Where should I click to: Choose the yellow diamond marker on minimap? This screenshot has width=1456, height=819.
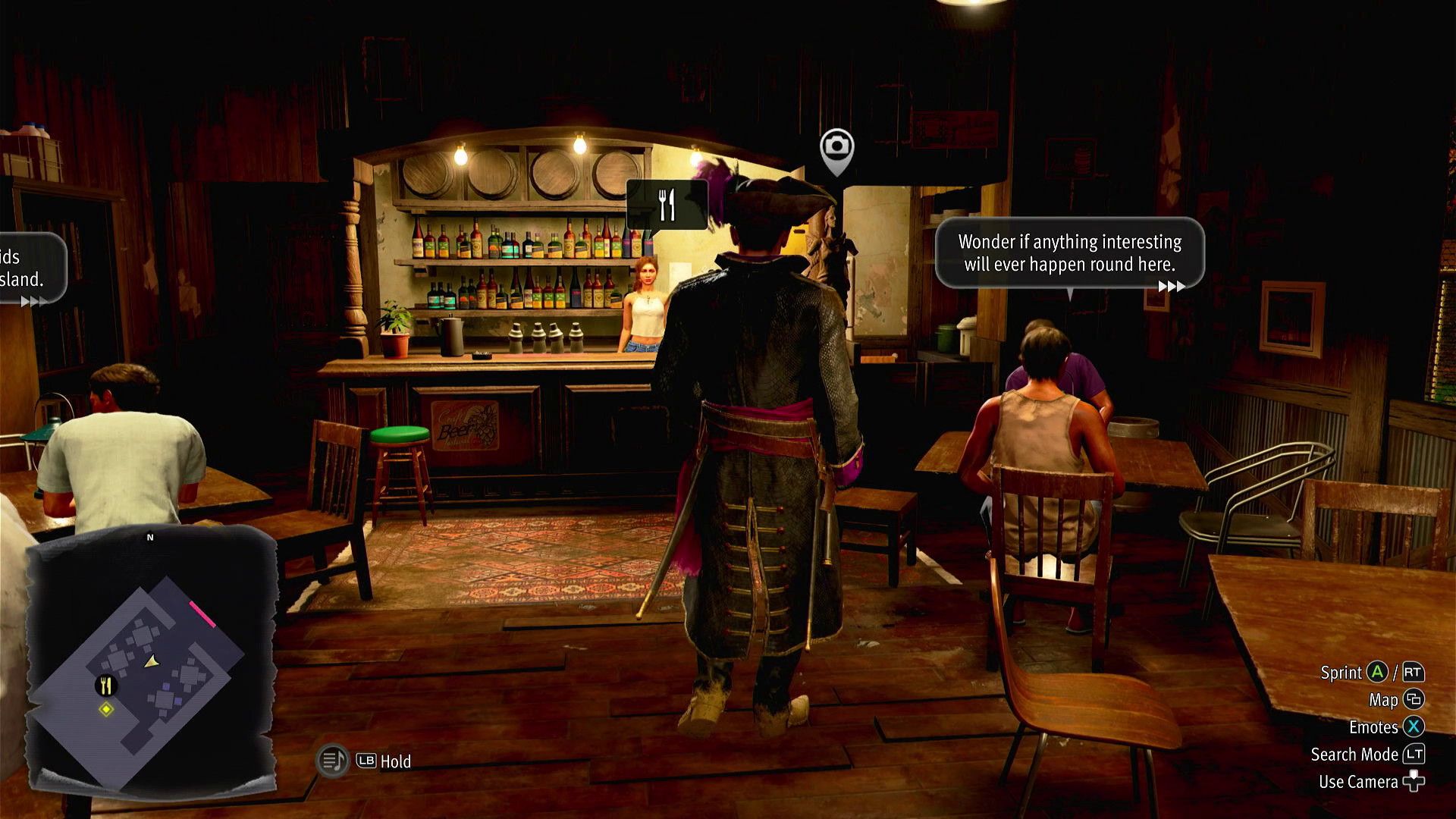tap(106, 710)
